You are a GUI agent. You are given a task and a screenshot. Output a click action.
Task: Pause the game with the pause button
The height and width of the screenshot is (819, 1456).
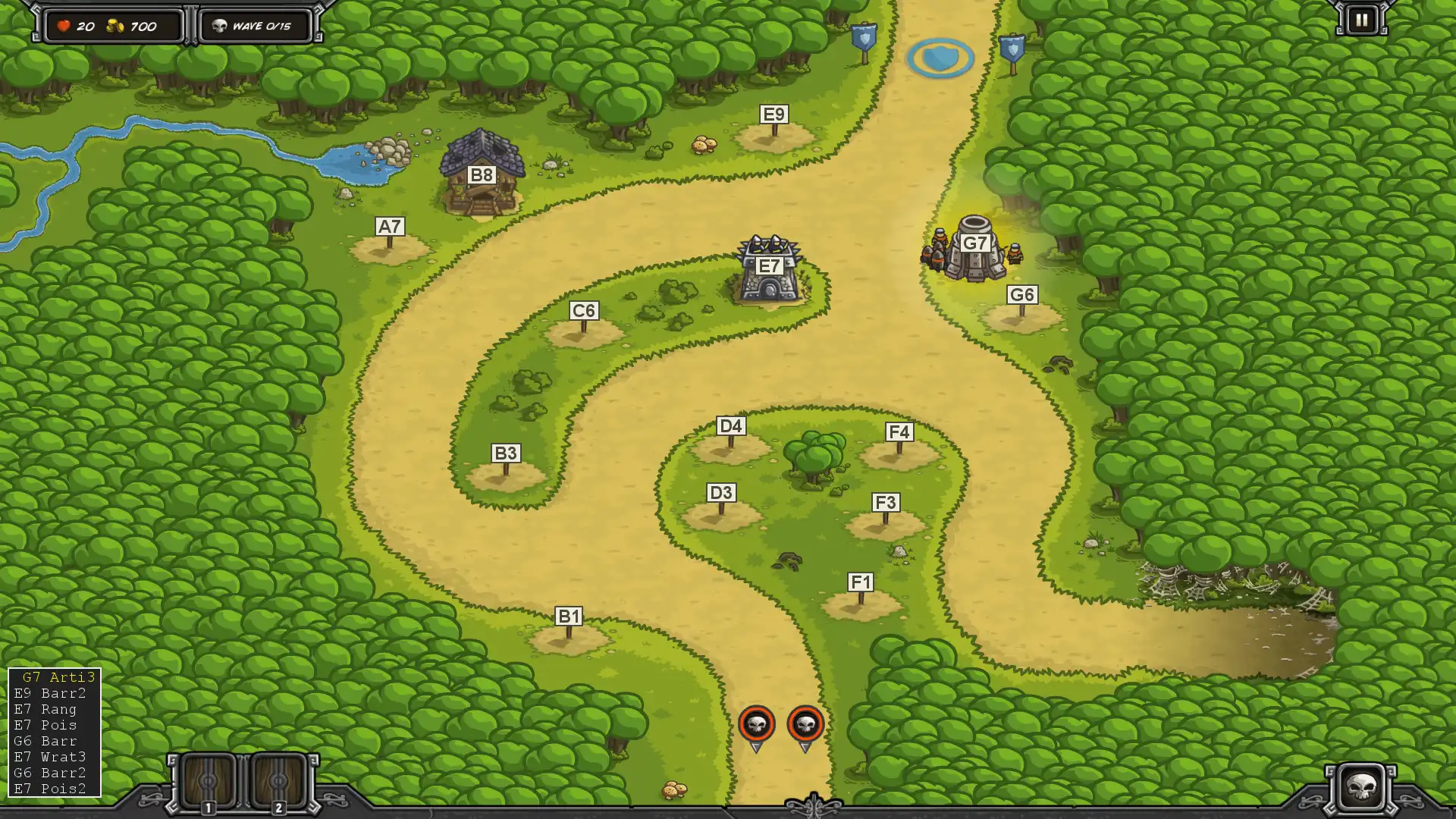(1361, 20)
